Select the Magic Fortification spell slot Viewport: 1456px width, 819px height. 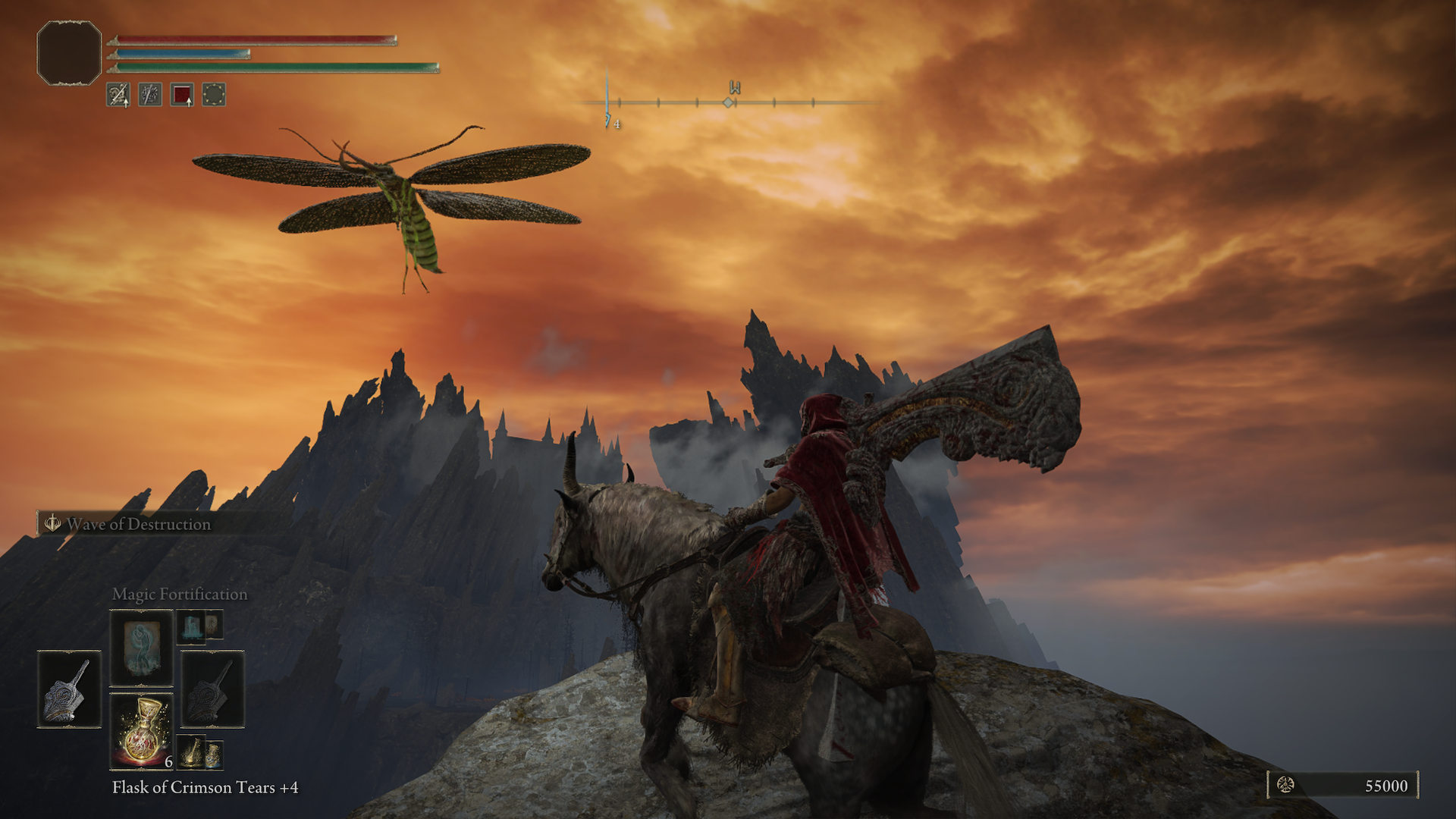coord(141,648)
